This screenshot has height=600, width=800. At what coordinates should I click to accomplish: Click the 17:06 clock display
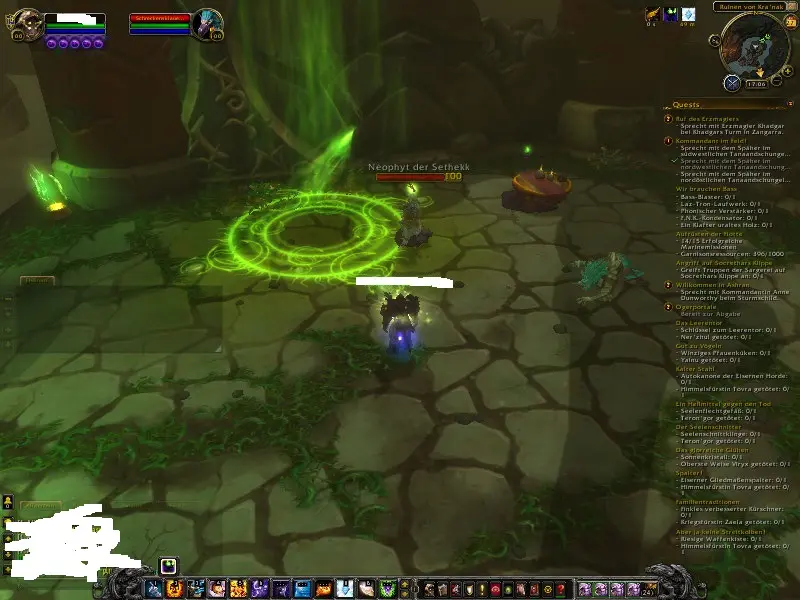click(x=755, y=84)
